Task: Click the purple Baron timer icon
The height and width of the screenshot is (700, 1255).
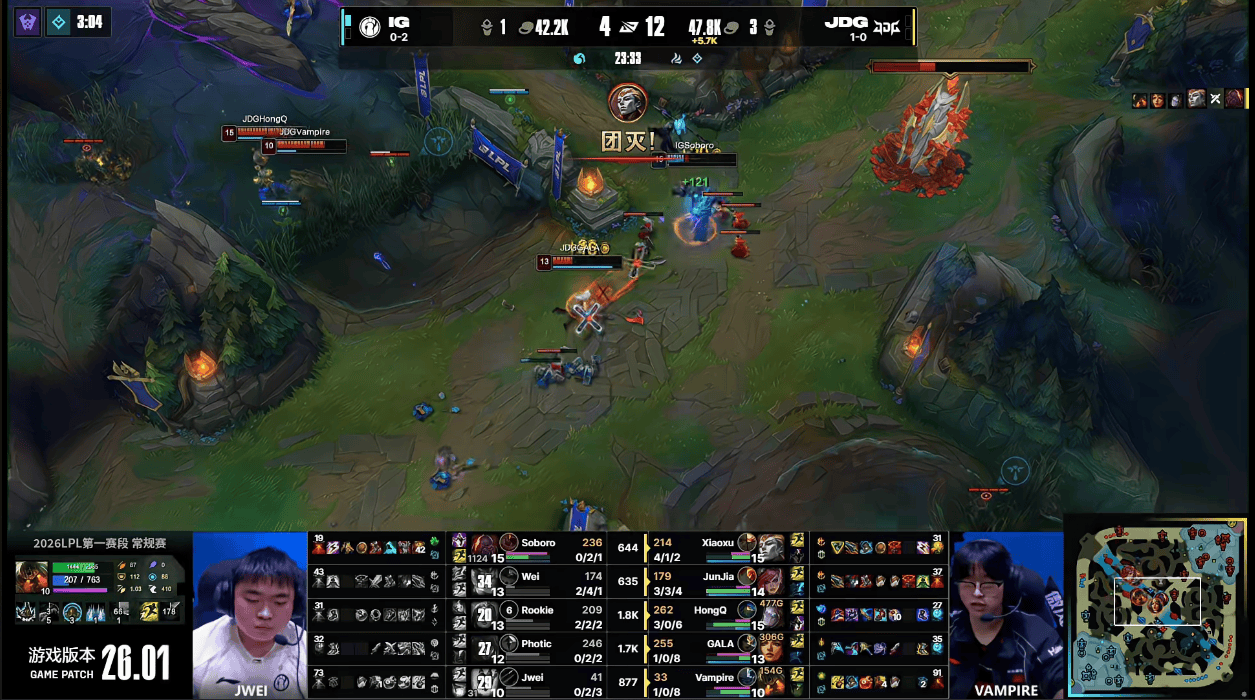Action: pyautogui.click(x=28, y=21)
